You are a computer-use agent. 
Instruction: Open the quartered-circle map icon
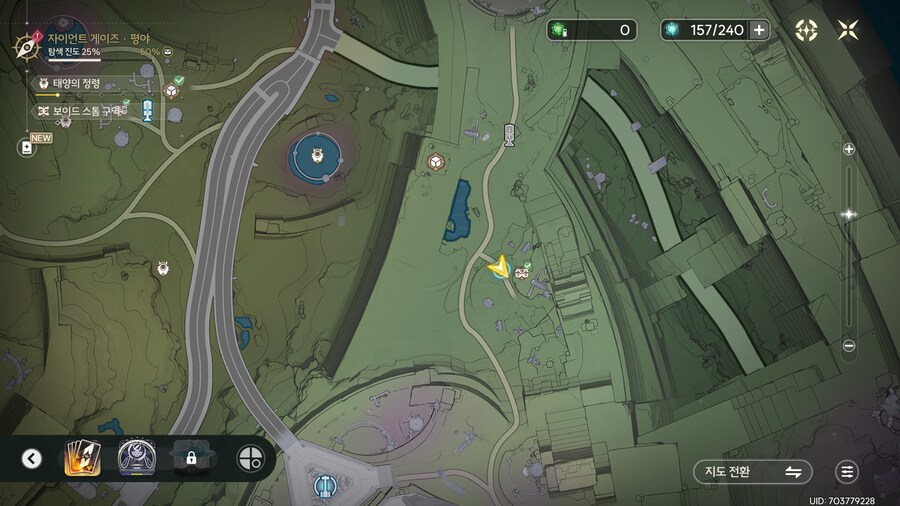pos(249,459)
